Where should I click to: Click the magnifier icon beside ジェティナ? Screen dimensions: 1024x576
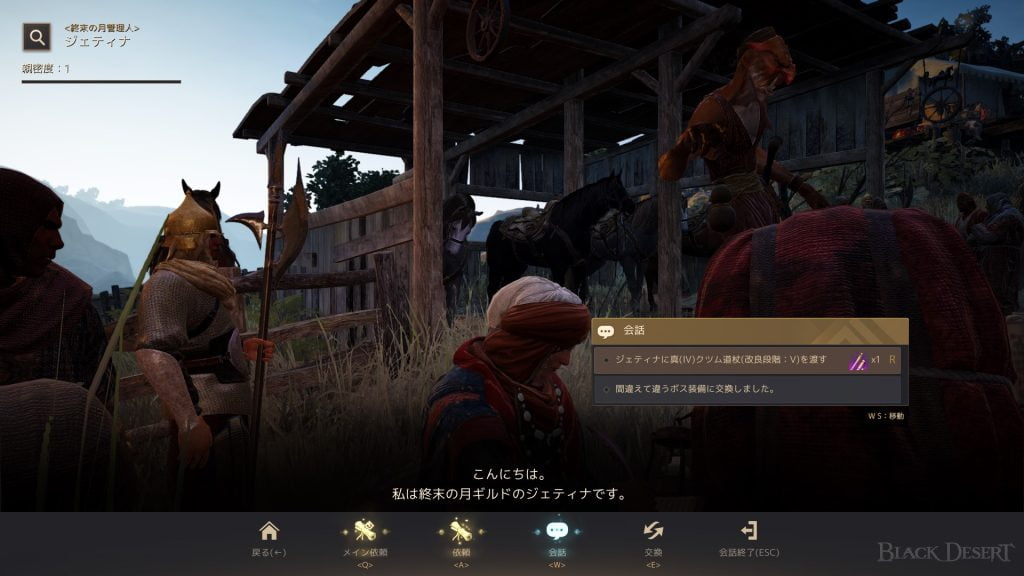[x=37, y=38]
